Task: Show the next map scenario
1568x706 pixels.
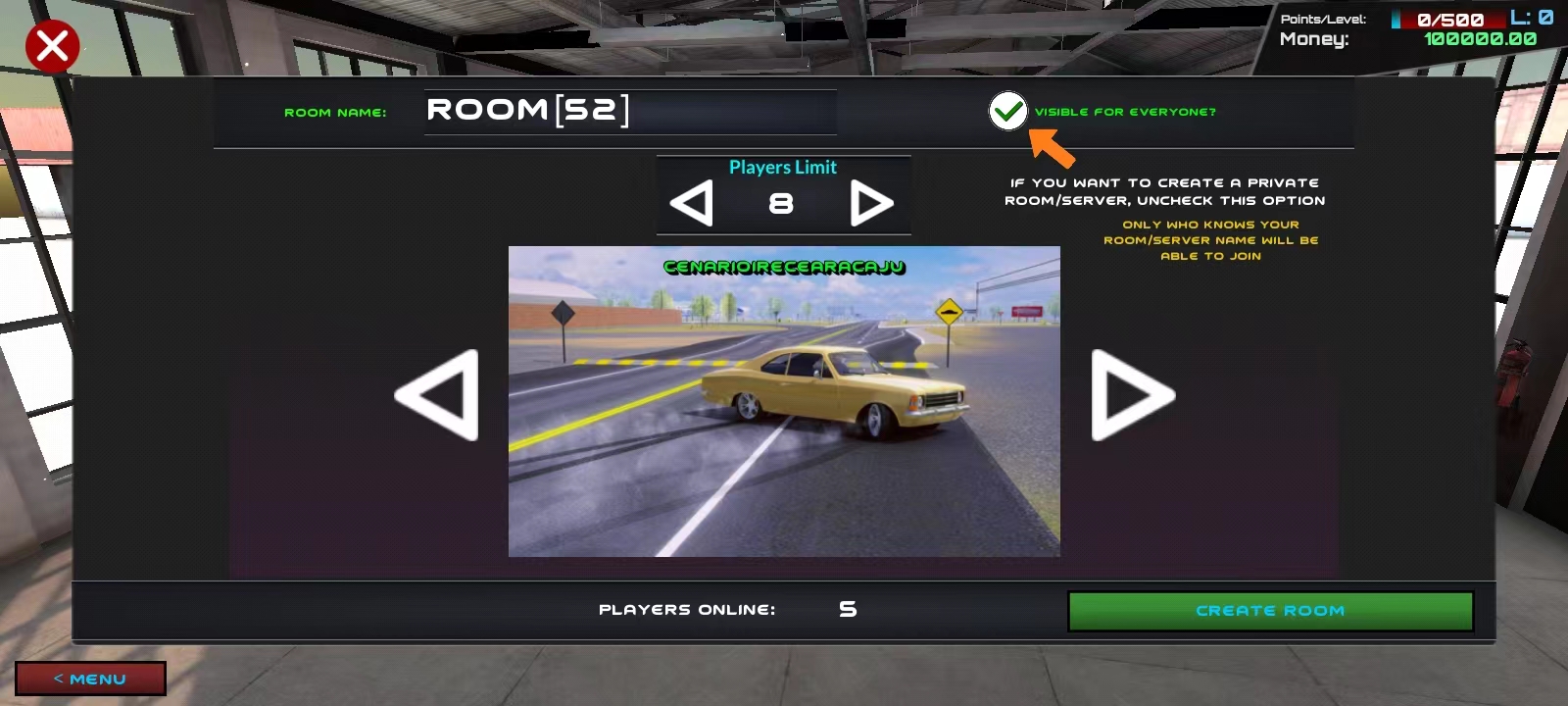Action: [x=1132, y=395]
